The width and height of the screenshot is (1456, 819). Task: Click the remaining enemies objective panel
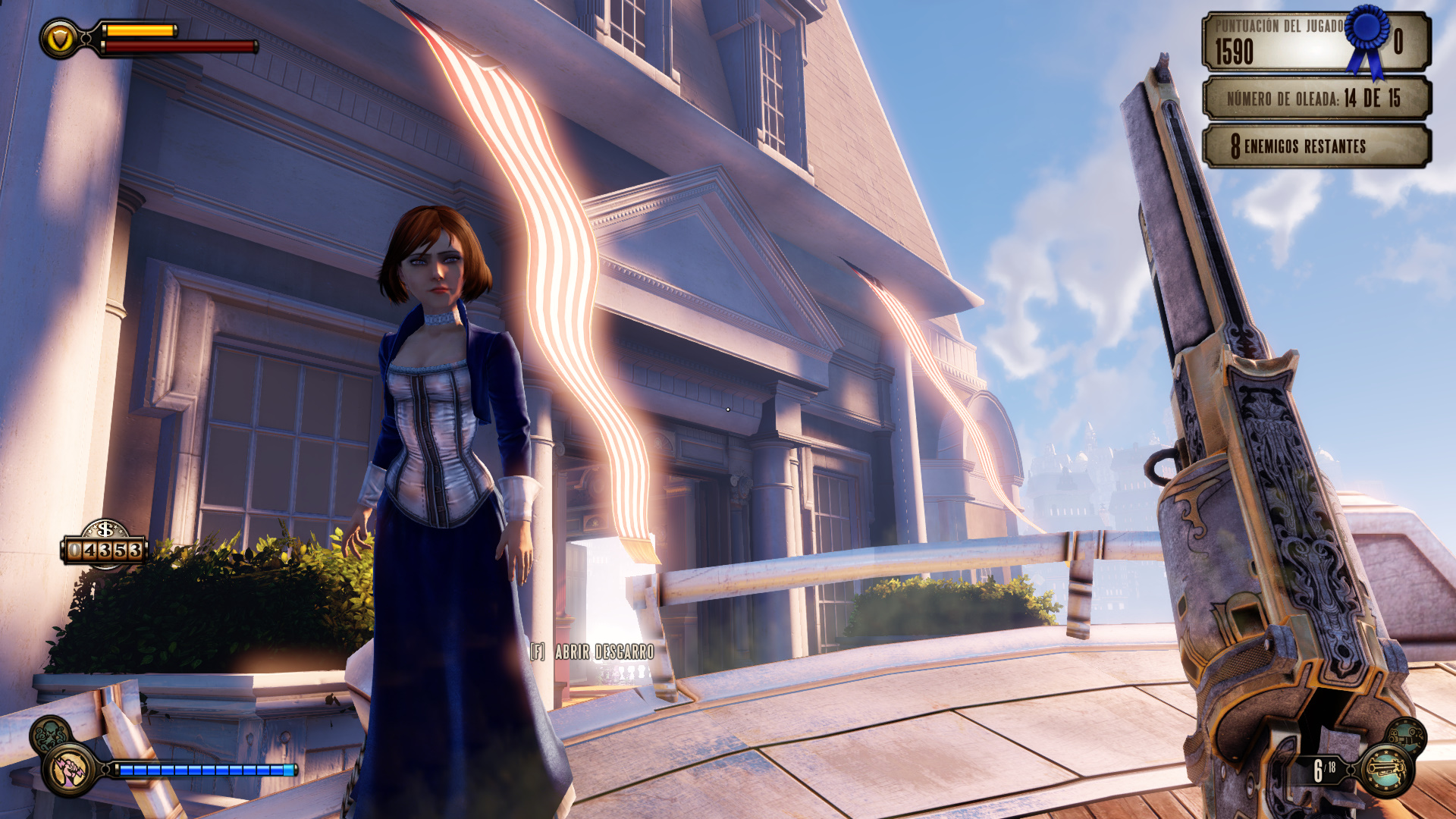[1316, 146]
